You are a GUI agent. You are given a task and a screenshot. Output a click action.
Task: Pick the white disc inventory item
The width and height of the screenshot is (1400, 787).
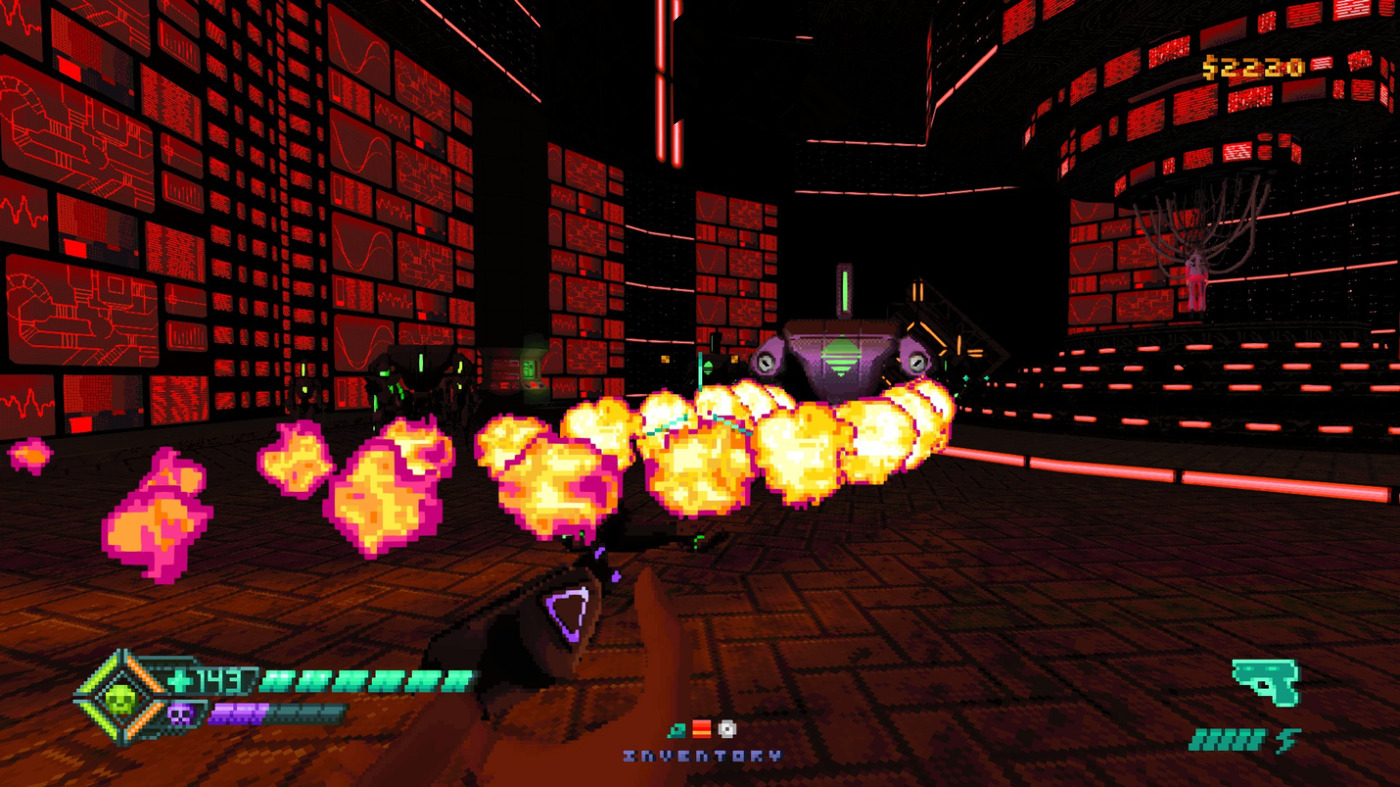727,730
